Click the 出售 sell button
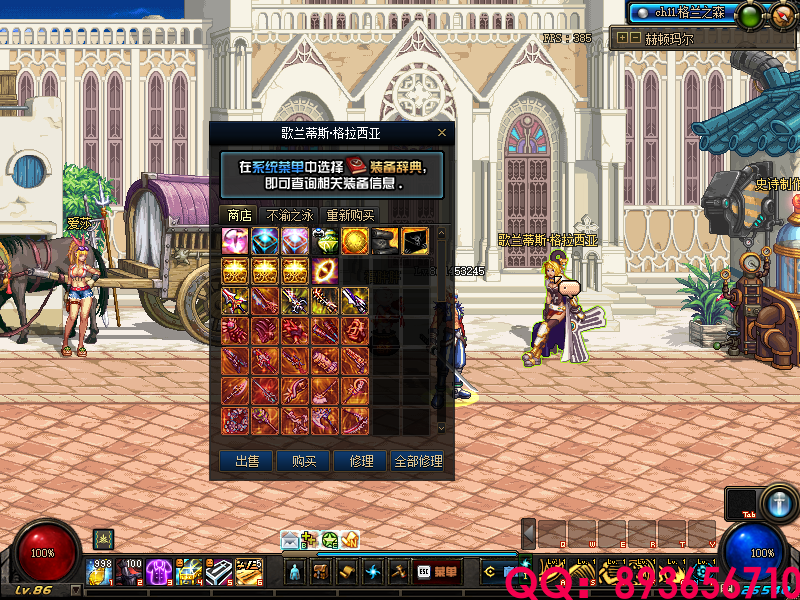Image resolution: width=800 pixels, height=600 pixels. pyautogui.click(x=246, y=461)
